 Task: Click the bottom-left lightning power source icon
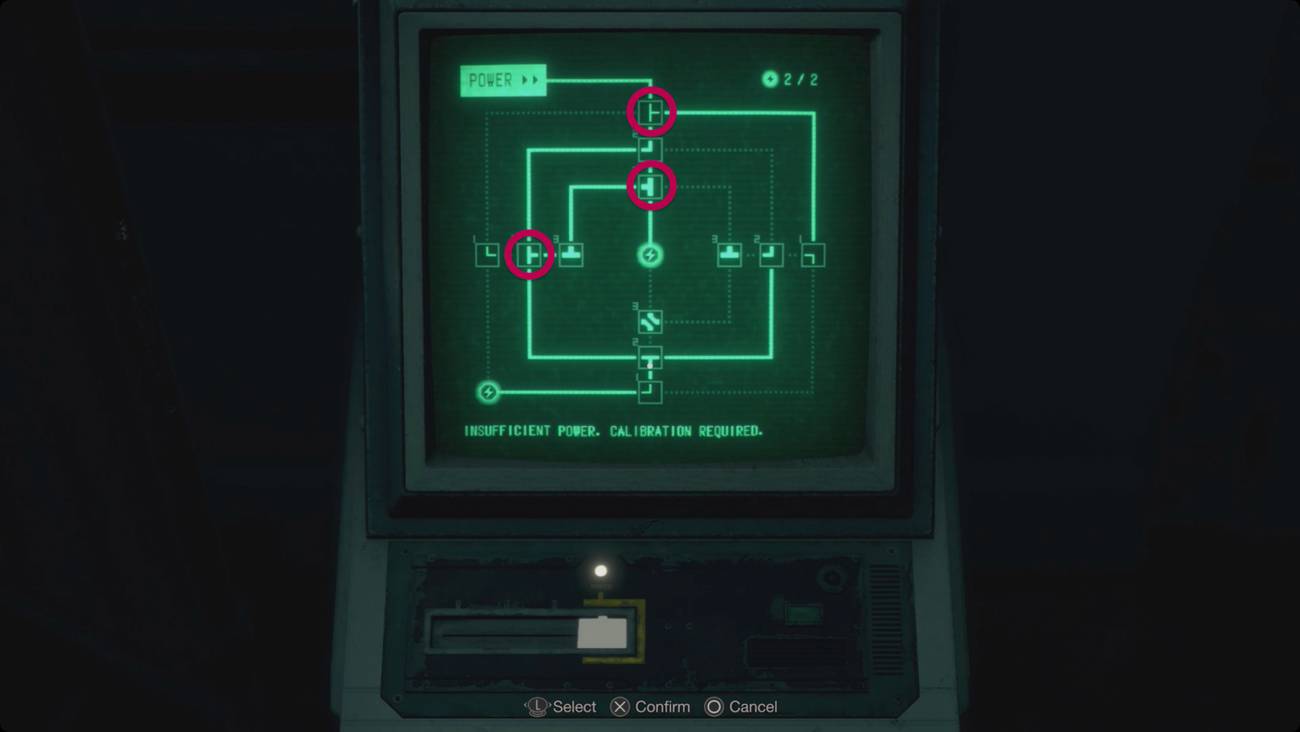[487, 390]
